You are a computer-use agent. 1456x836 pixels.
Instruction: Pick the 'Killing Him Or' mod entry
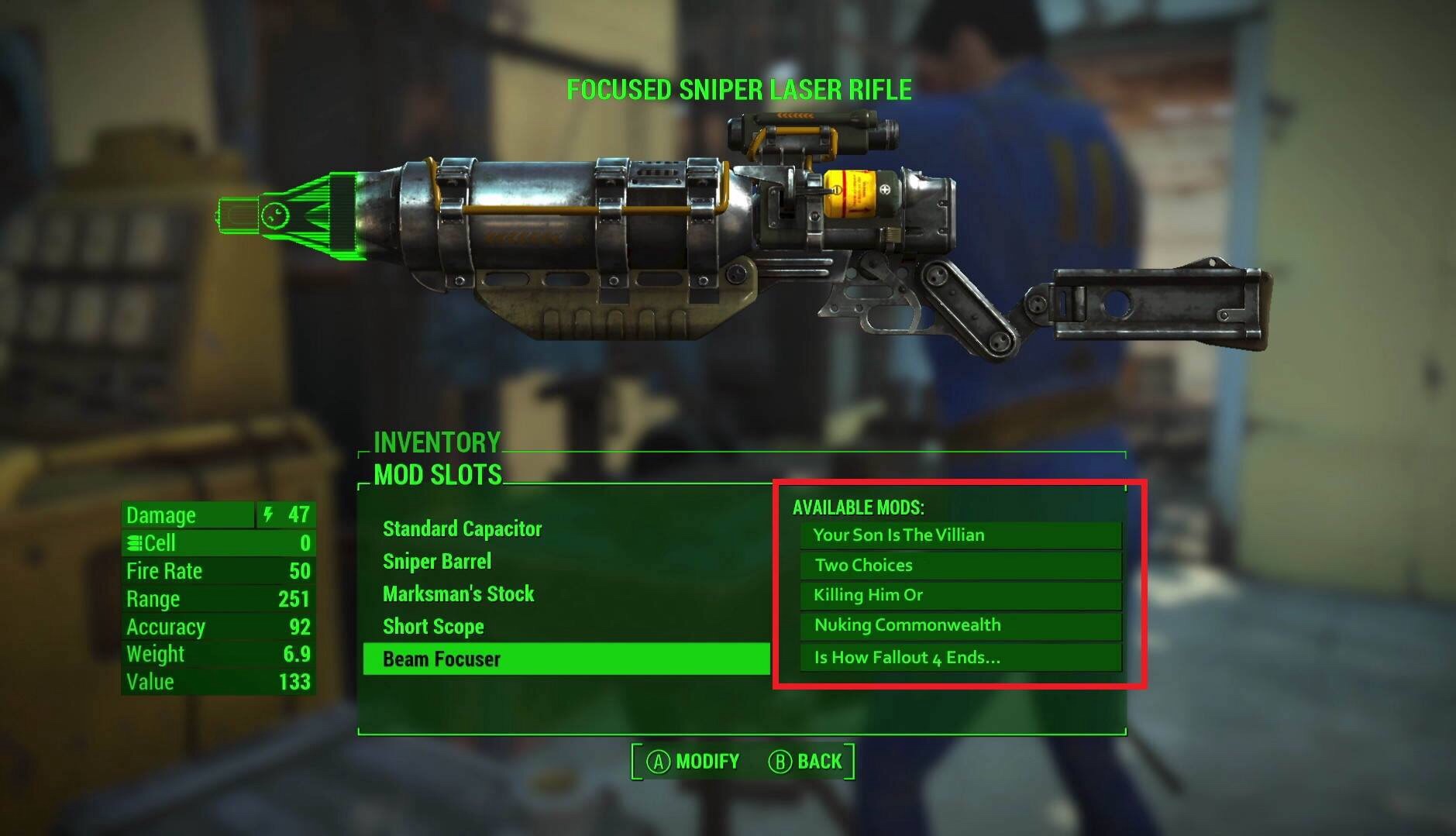click(960, 595)
